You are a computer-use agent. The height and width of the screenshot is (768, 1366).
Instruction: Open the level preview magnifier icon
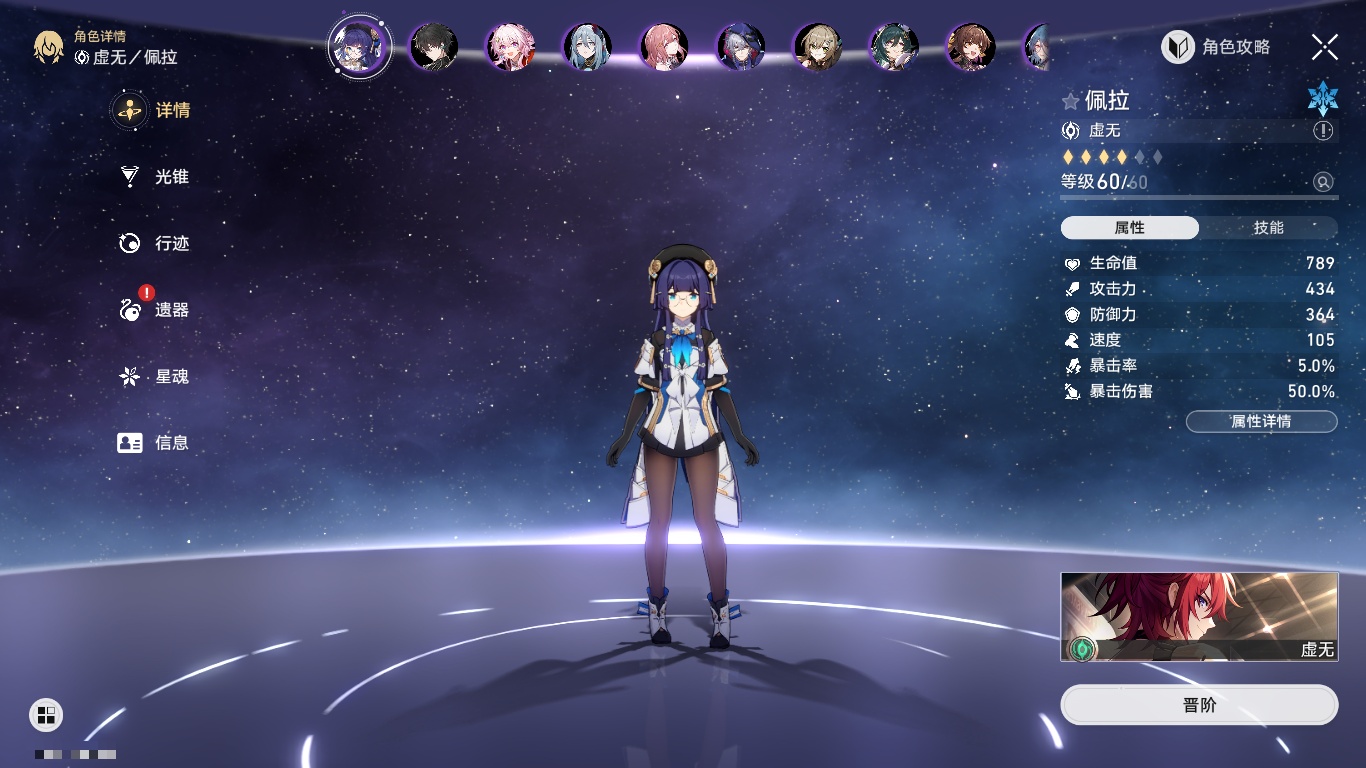1323,182
